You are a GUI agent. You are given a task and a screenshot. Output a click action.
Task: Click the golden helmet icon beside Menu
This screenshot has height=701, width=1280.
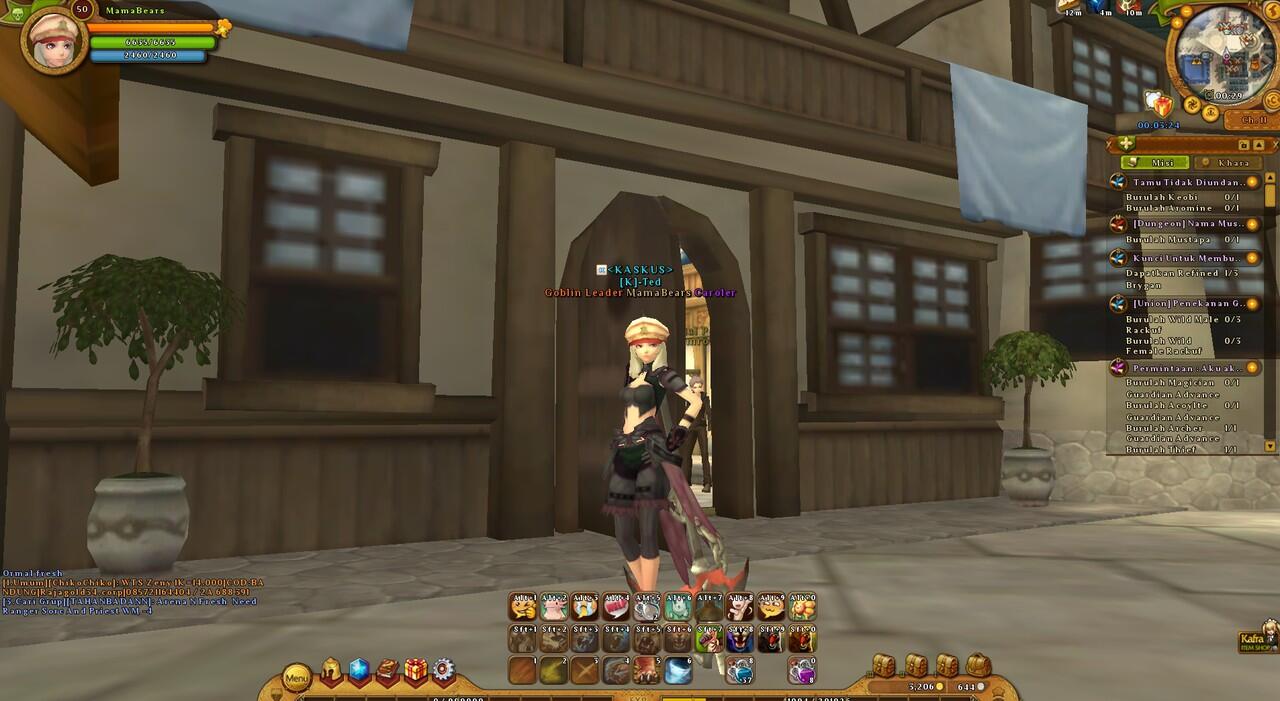(331, 672)
